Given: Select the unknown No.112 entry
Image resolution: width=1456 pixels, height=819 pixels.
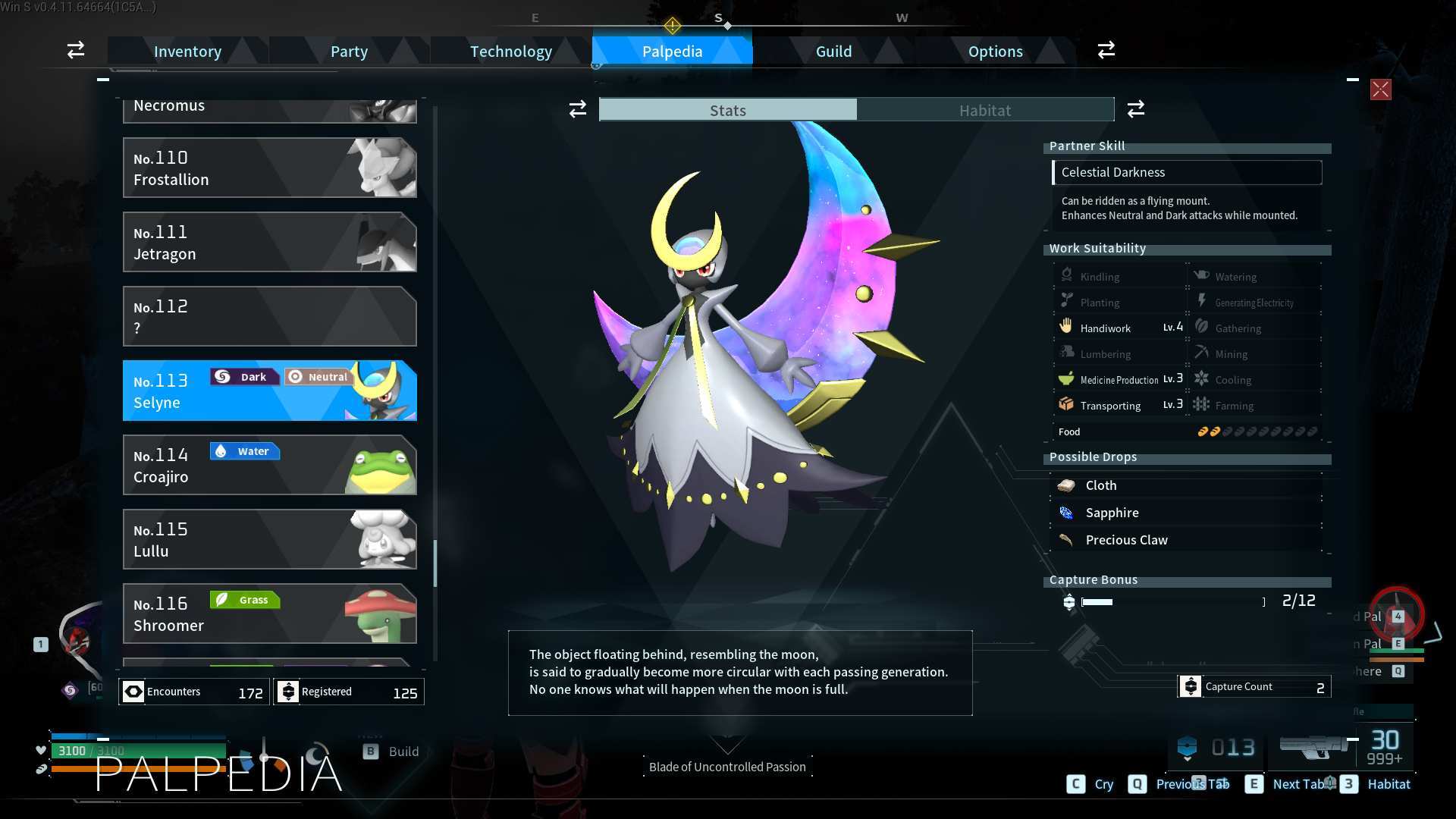Looking at the screenshot, I should [x=269, y=316].
